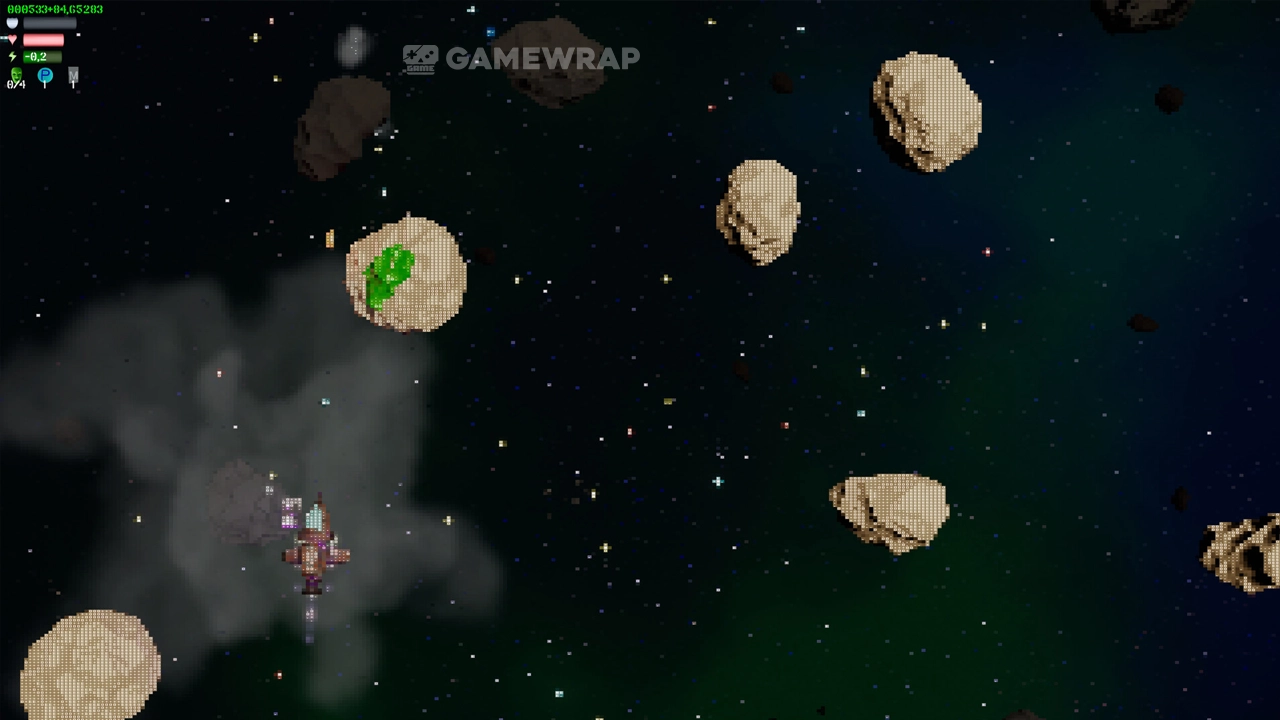This screenshot has height=720, width=1280.
Task: Click the green alien mask icon
Action: pyautogui.click(x=16, y=75)
